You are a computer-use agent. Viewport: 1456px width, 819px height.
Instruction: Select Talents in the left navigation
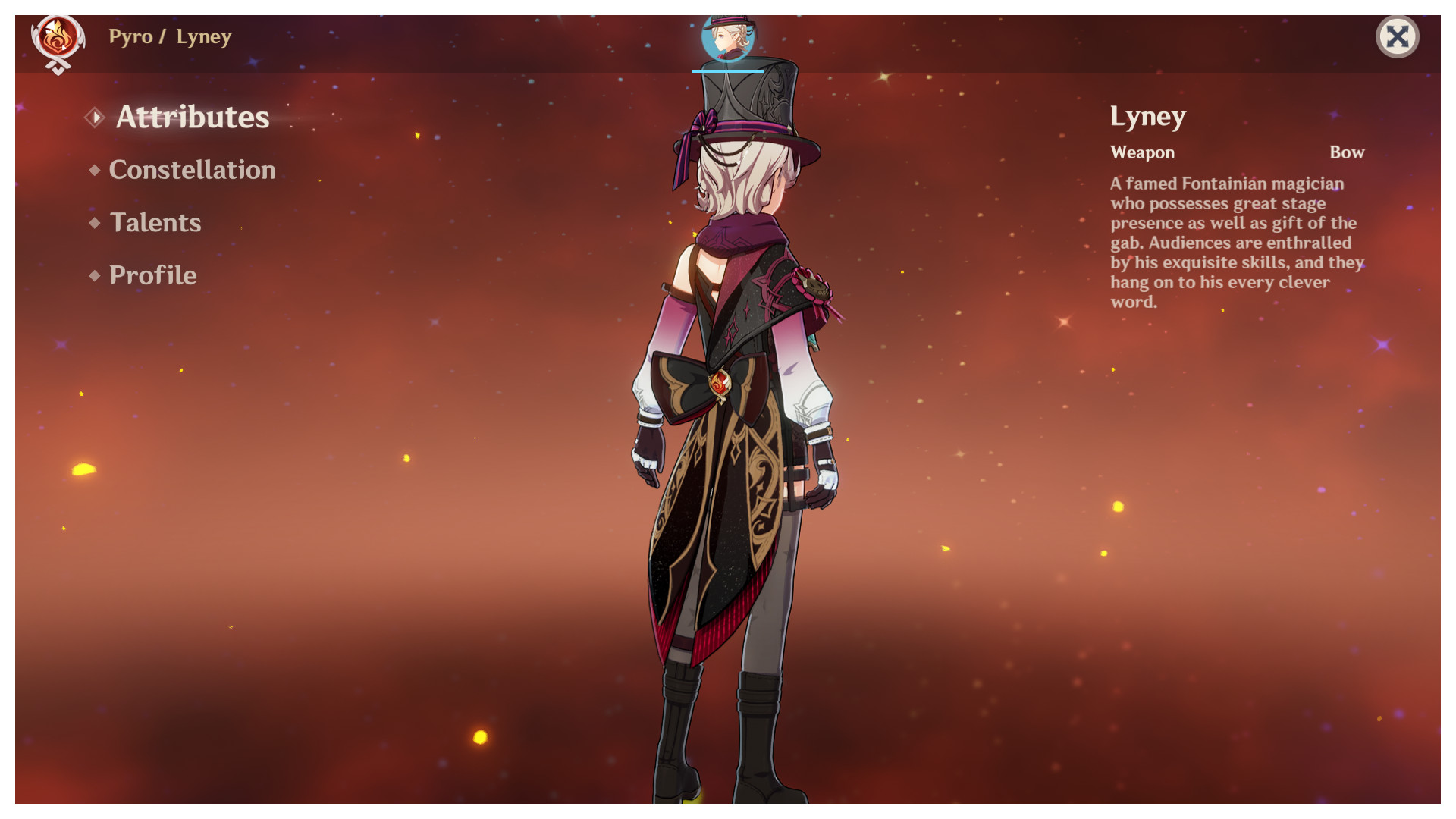[x=155, y=223]
